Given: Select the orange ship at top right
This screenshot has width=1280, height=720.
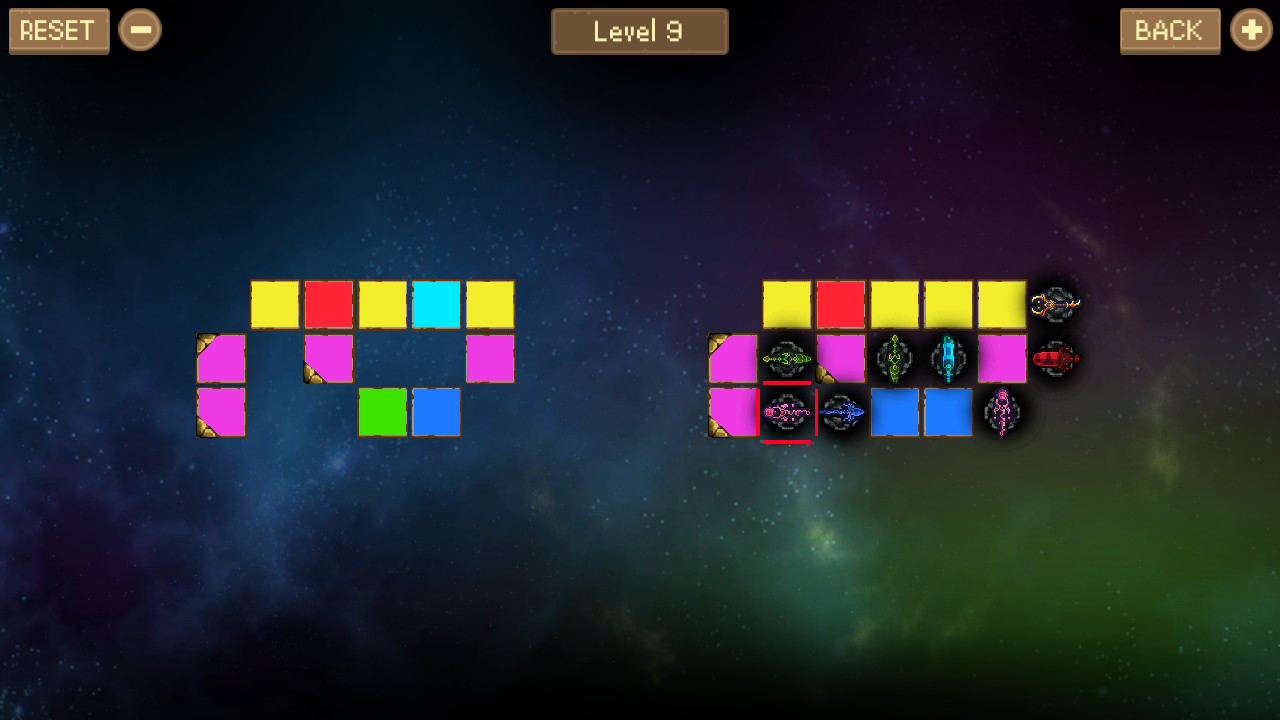Looking at the screenshot, I should coord(1057,304).
